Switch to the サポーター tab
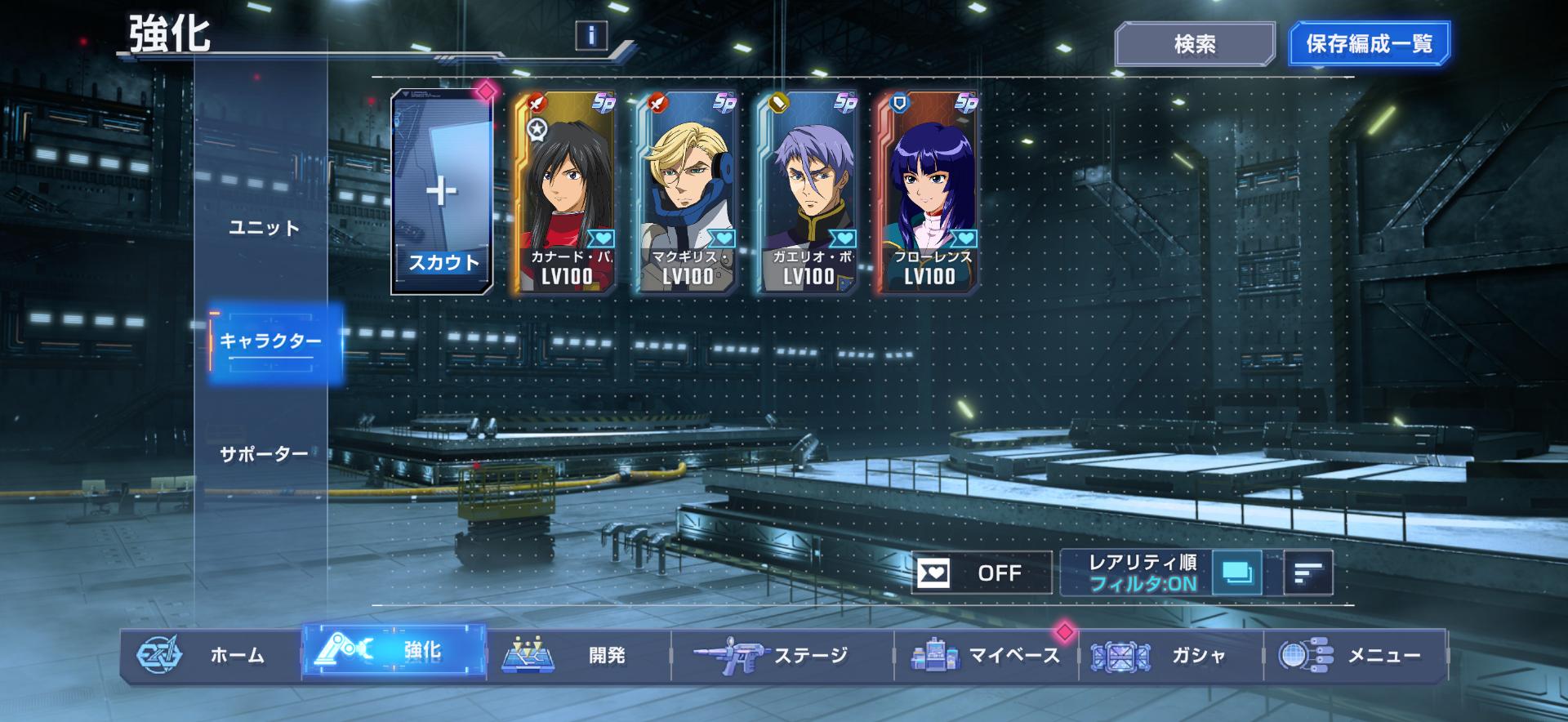This screenshot has width=1568, height=722. pos(264,454)
